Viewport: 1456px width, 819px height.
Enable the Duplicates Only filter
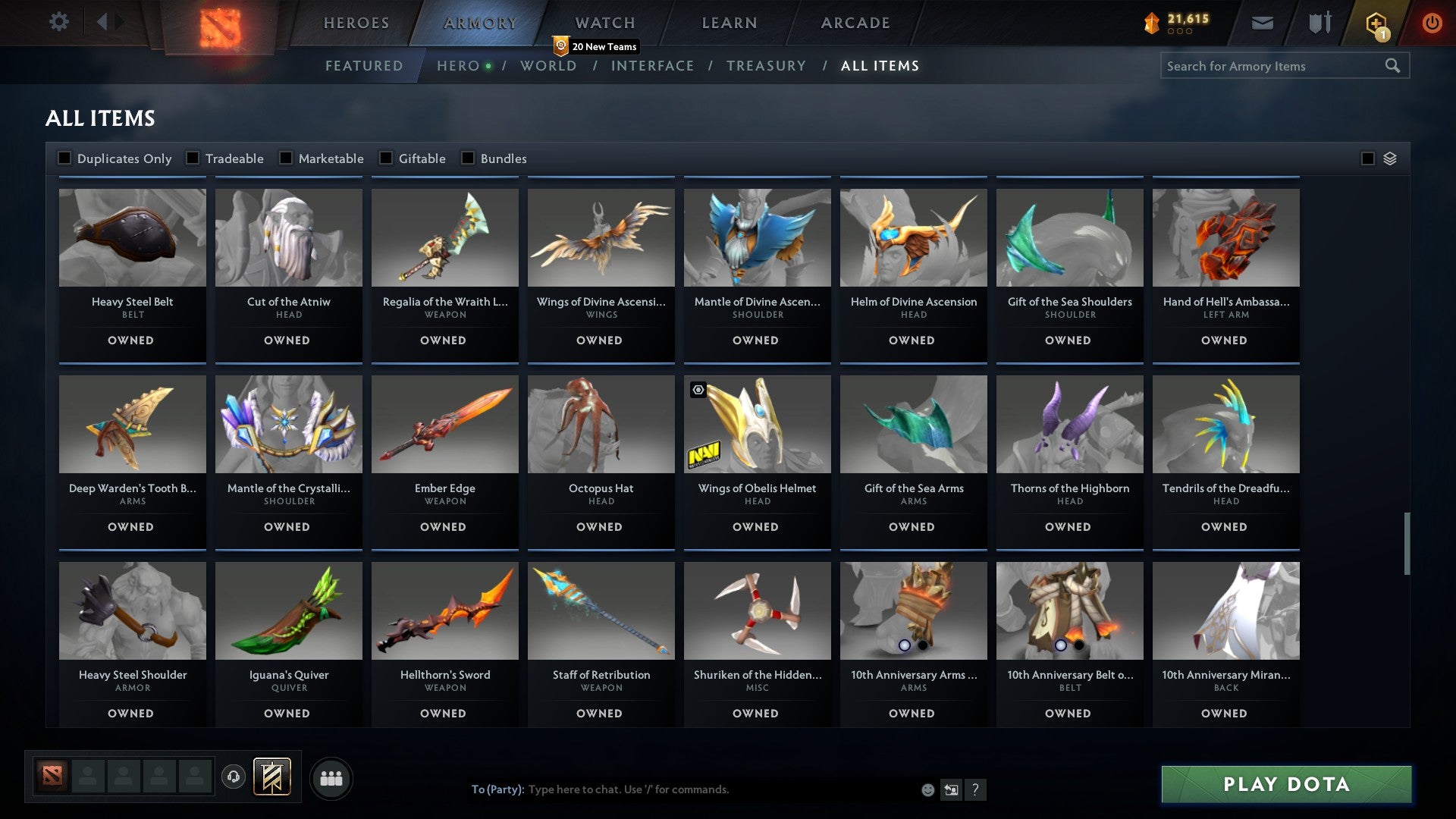(x=63, y=158)
